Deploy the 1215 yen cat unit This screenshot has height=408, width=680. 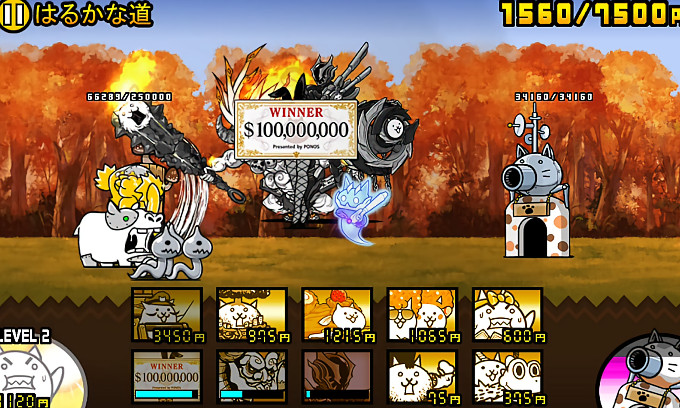click(x=337, y=315)
